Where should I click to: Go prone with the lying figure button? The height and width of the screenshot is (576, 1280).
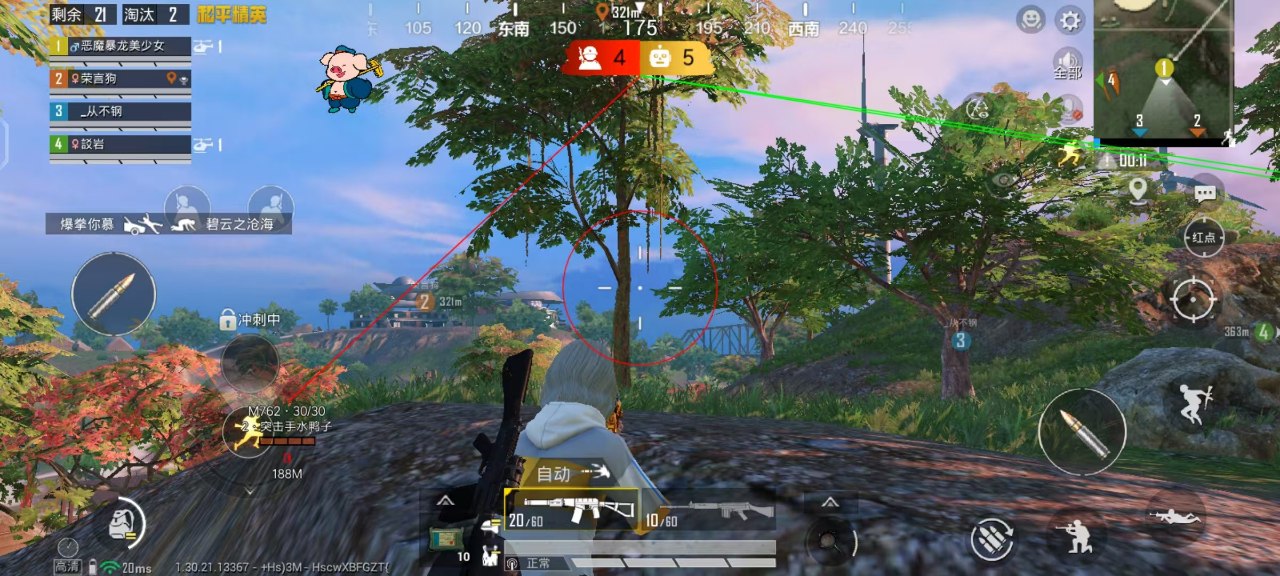point(1175,516)
